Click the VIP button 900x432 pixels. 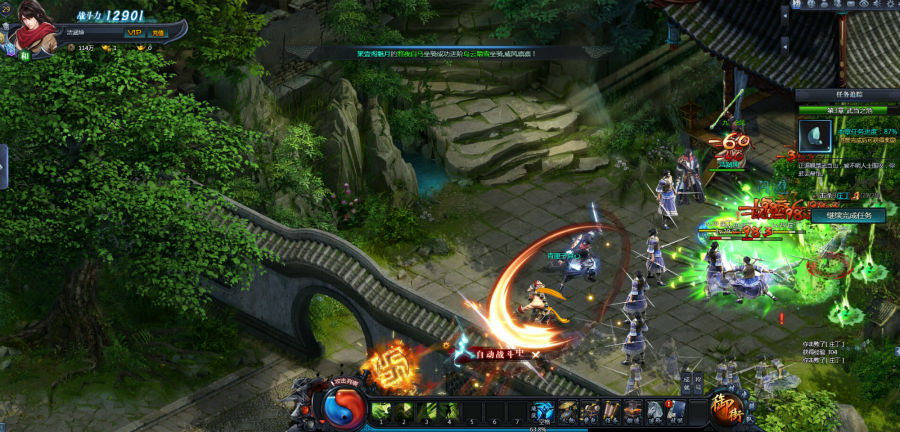[x=134, y=32]
